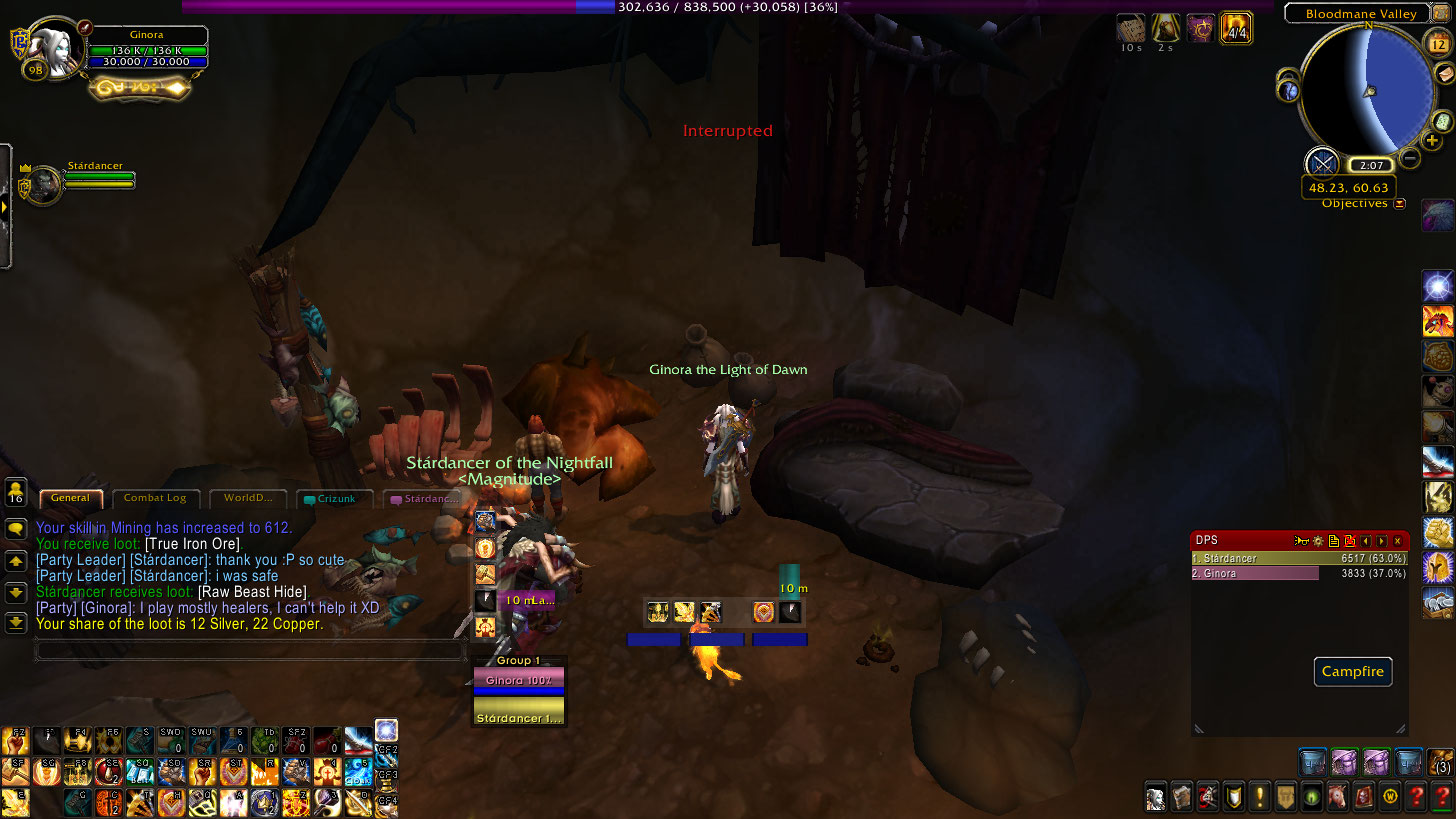The image size is (1456, 819).
Task: Click the crossed-swords button beside the minimap
Action: 1322,163
